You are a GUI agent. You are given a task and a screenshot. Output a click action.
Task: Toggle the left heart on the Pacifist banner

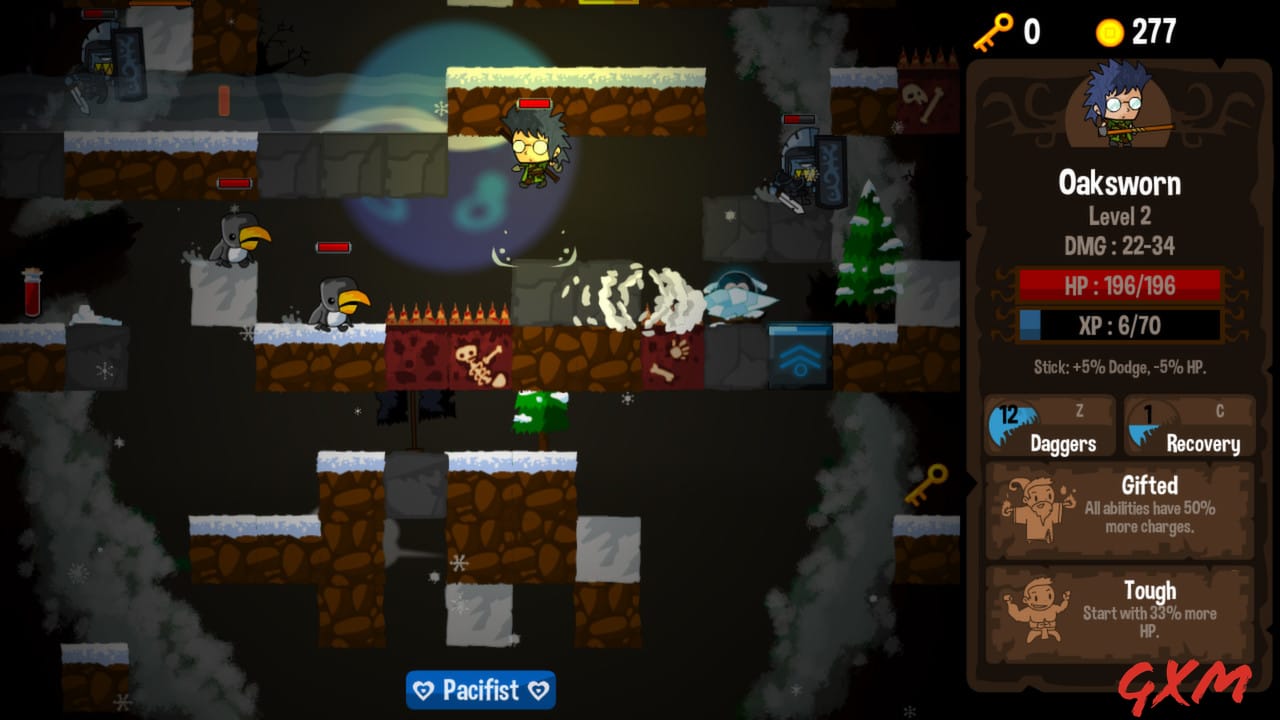(422, 691)
